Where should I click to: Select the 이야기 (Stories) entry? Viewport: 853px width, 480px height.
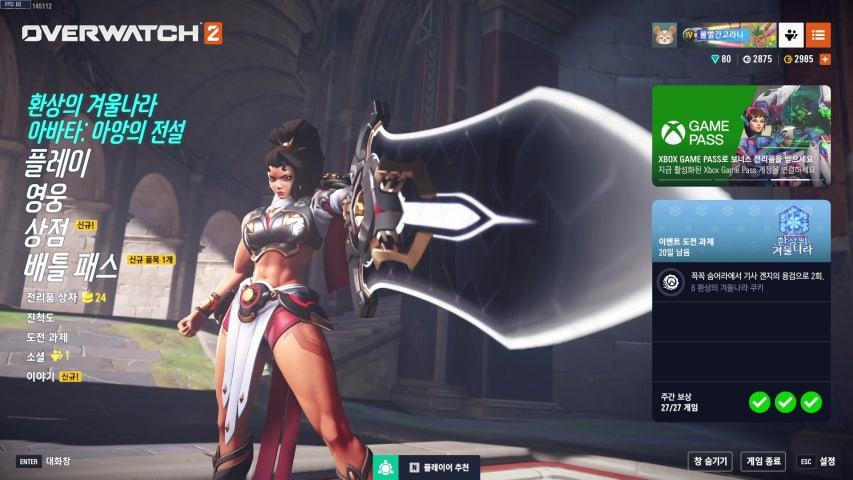40,376
